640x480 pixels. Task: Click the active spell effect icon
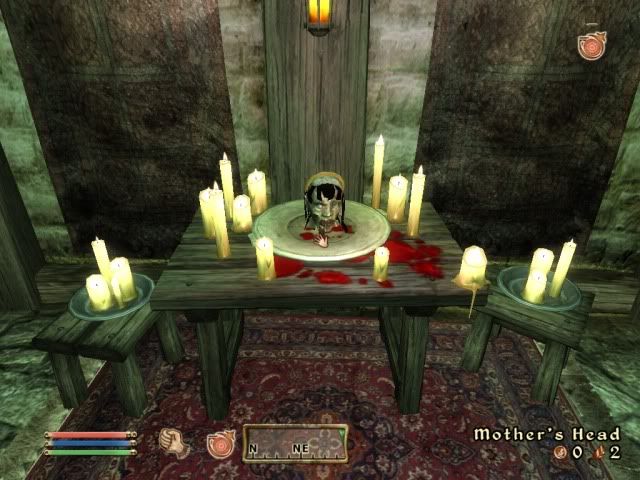[x=591, y=46]
